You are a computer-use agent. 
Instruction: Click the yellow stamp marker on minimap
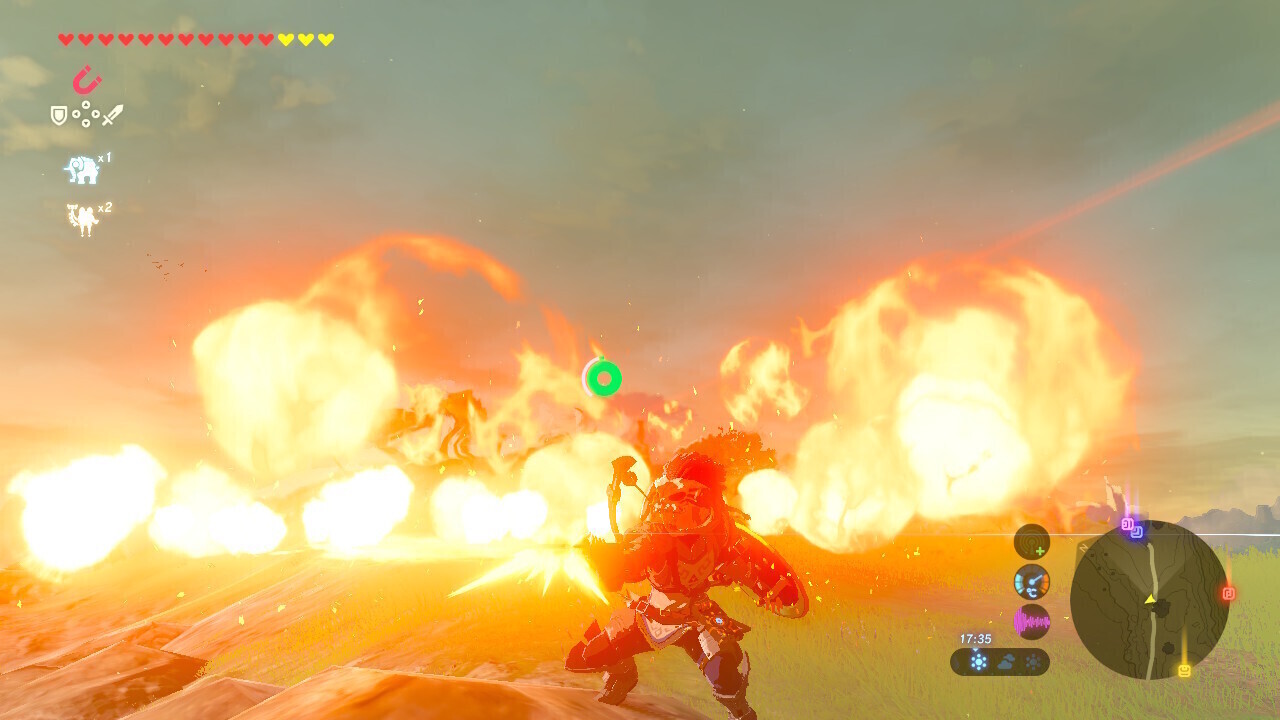(1184, 670)
